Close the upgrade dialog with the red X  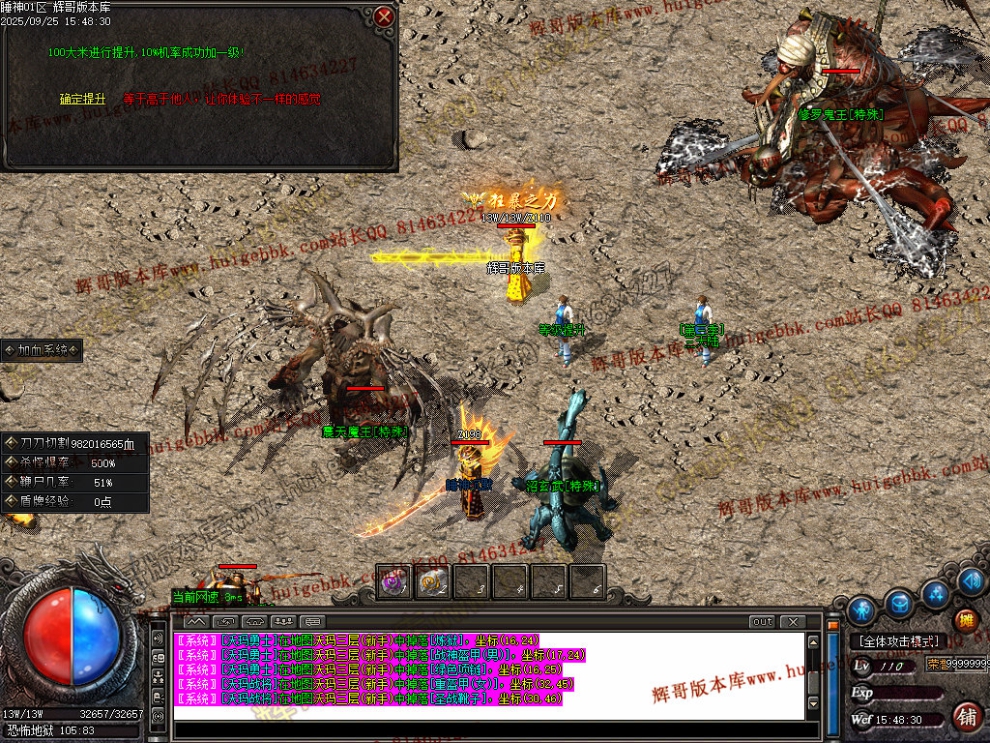[384, 16]
